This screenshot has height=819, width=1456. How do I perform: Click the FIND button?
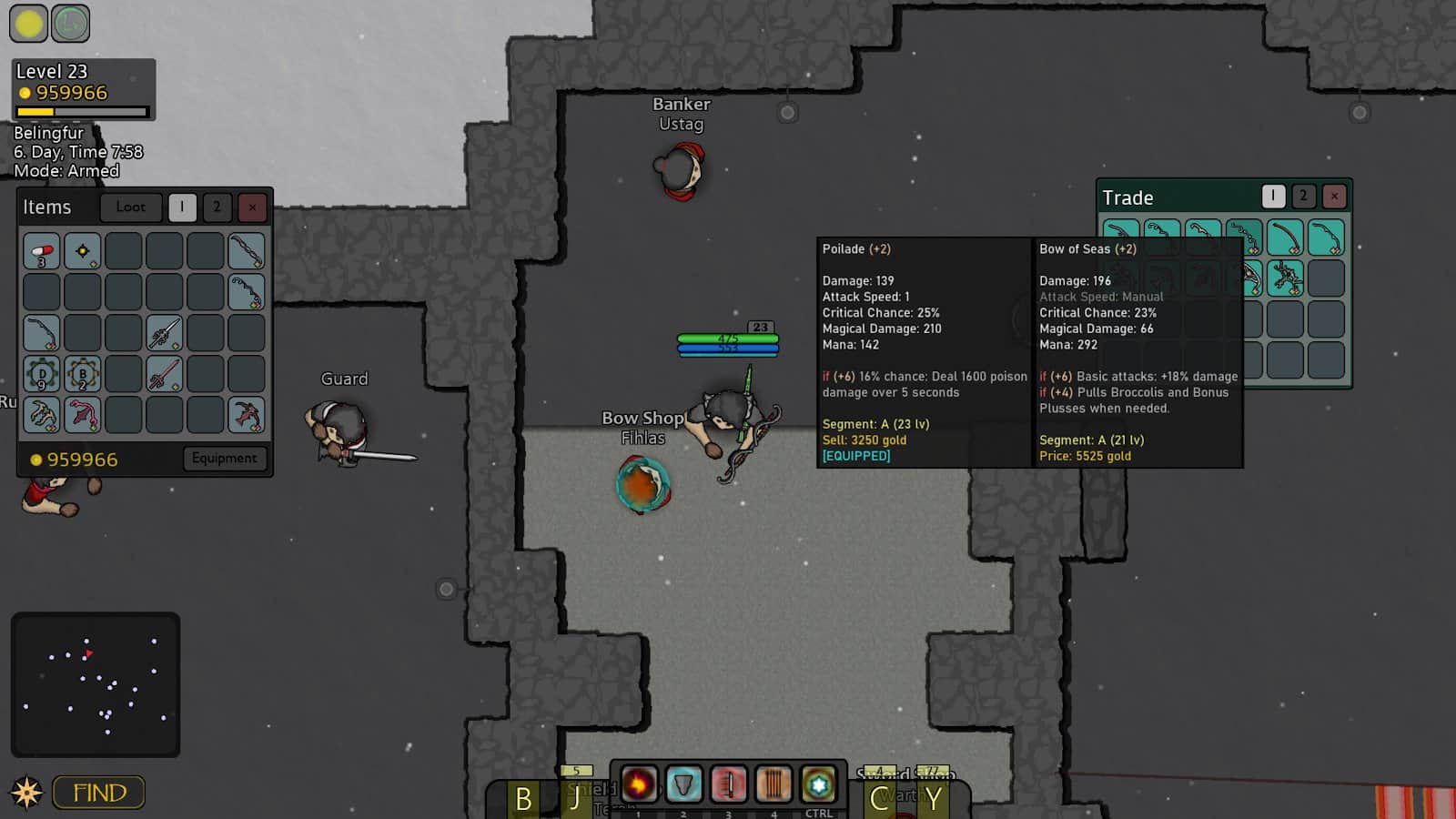[x=99, y=793]
